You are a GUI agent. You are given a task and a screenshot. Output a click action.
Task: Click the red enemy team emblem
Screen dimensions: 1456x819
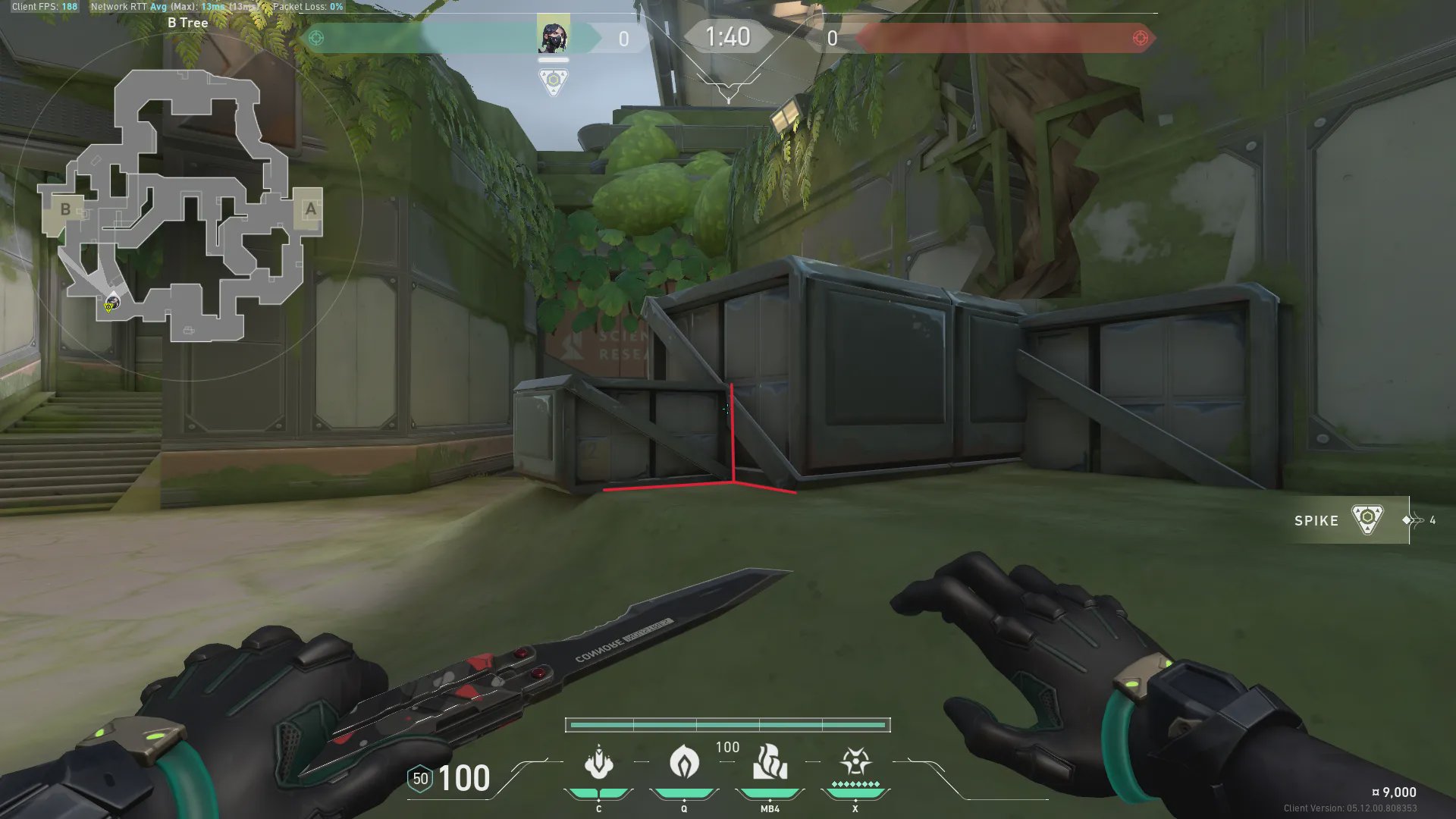1140,38
